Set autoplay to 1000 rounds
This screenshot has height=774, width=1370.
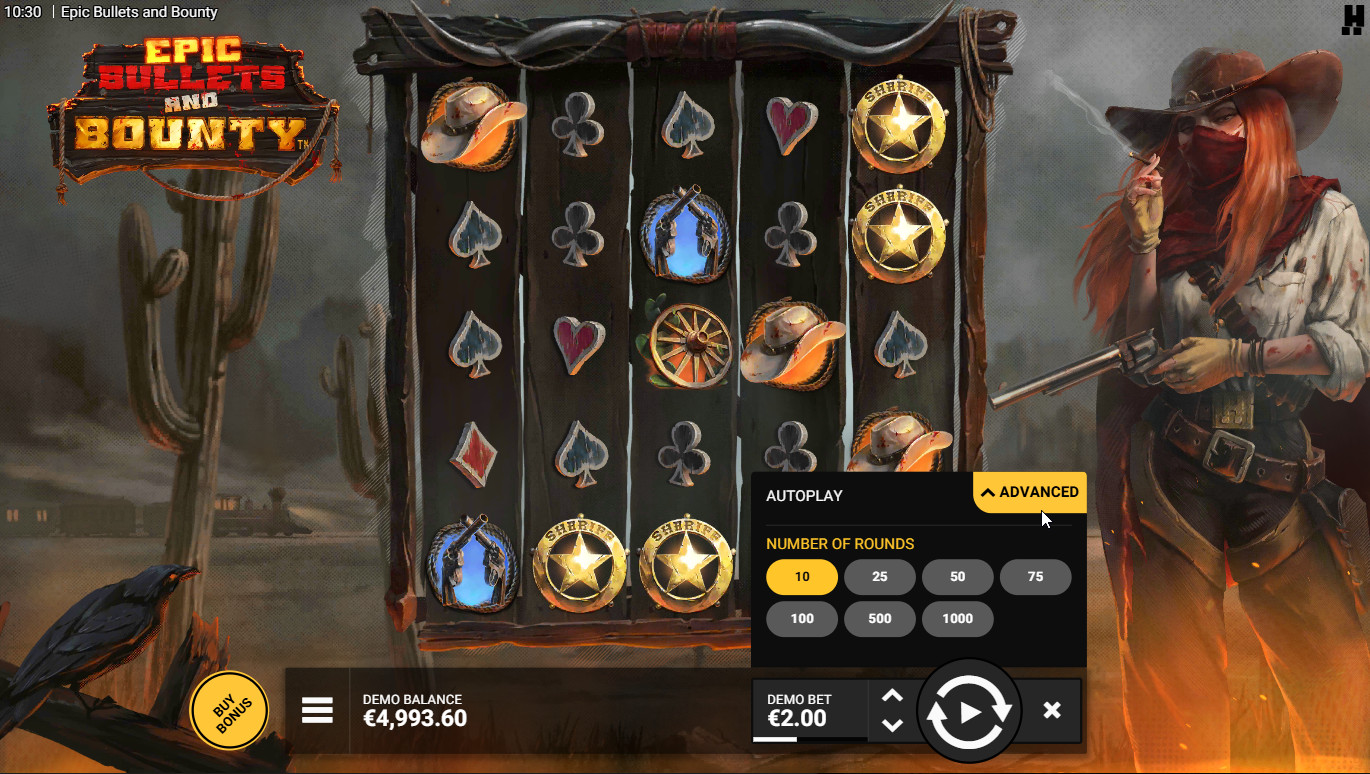tap(957, 619)
